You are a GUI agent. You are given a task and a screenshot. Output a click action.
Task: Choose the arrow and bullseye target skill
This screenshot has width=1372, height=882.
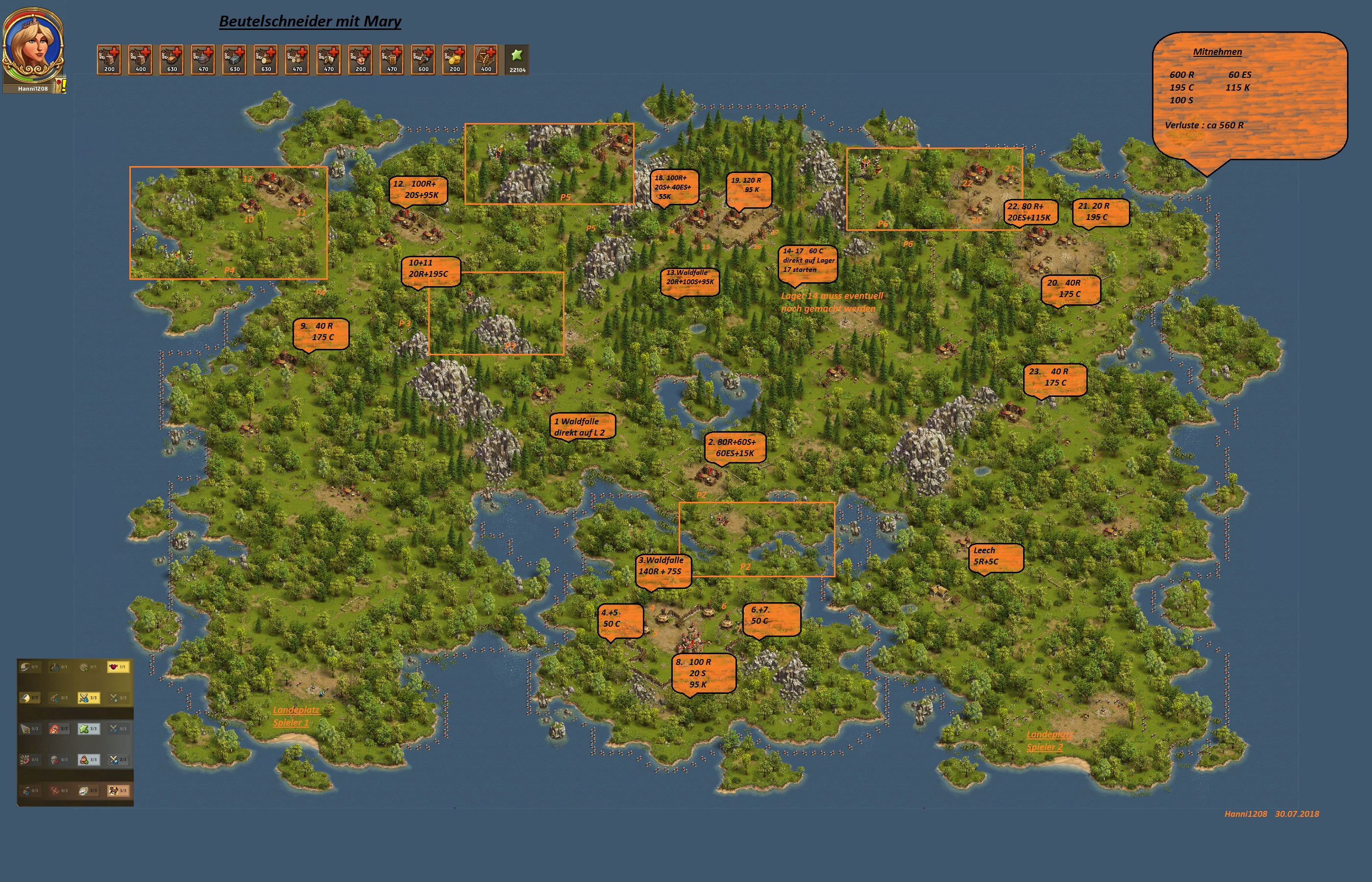[26, 760]
